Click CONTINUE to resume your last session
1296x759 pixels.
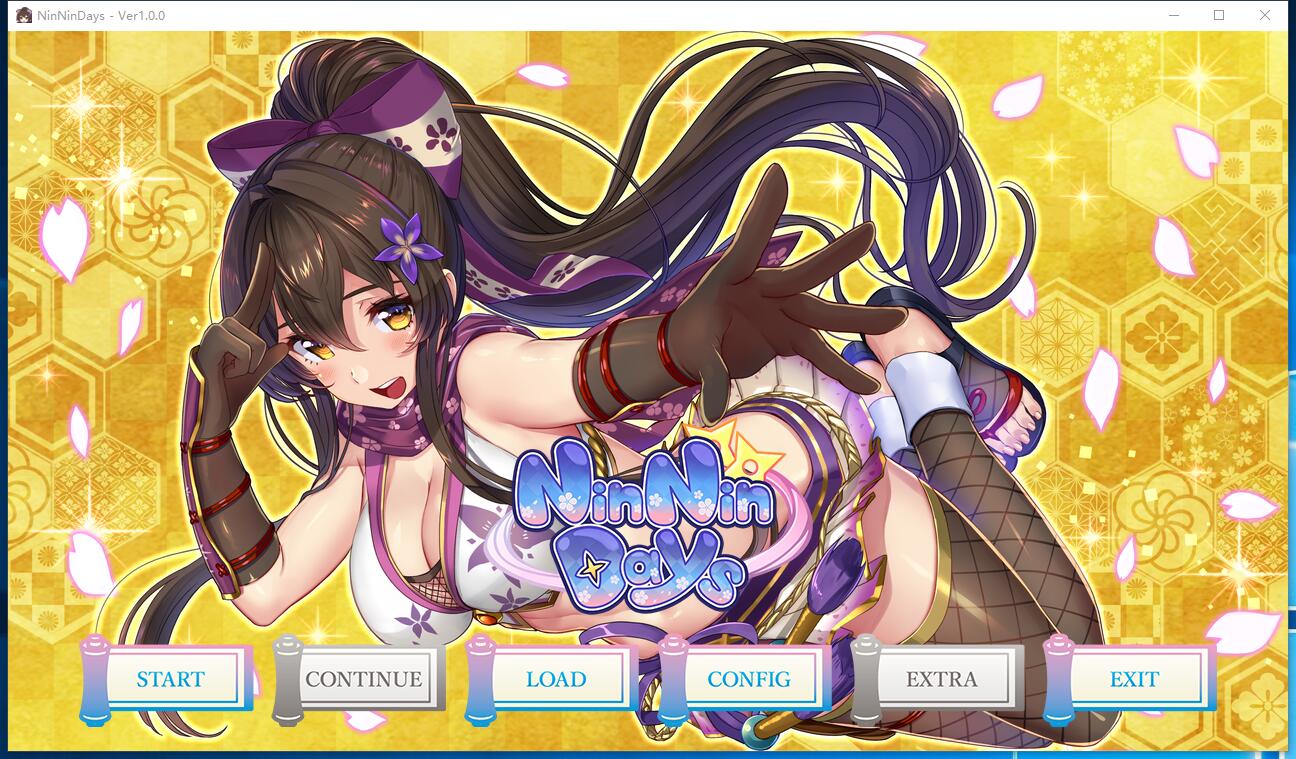(x=364, y=679)
